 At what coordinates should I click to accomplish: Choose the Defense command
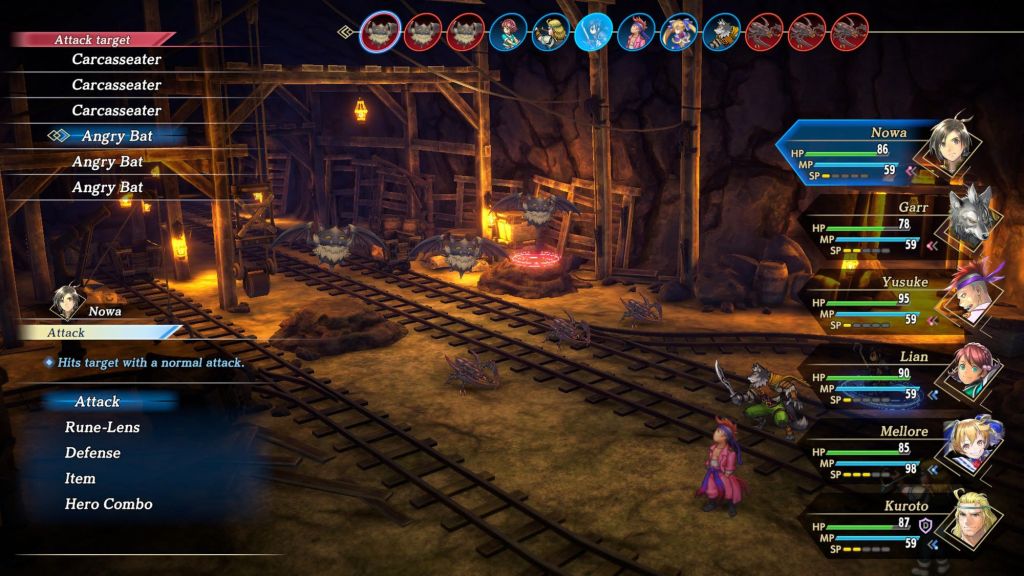click(93, 453)
